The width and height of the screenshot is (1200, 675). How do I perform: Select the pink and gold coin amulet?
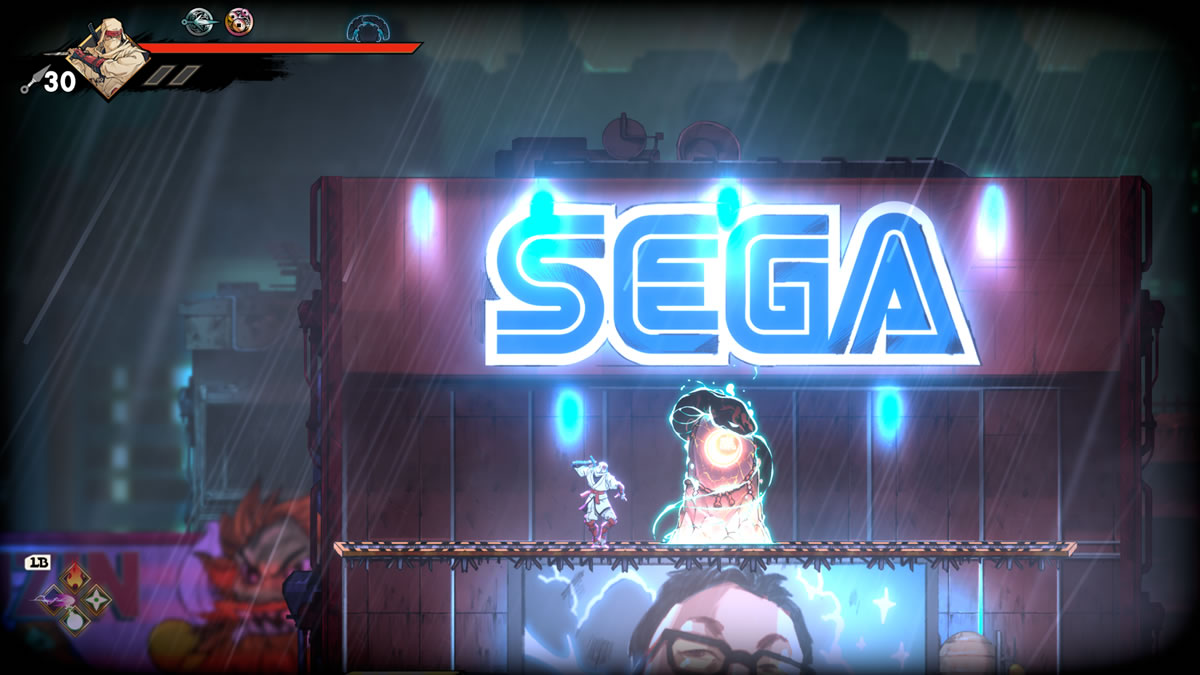238,20
